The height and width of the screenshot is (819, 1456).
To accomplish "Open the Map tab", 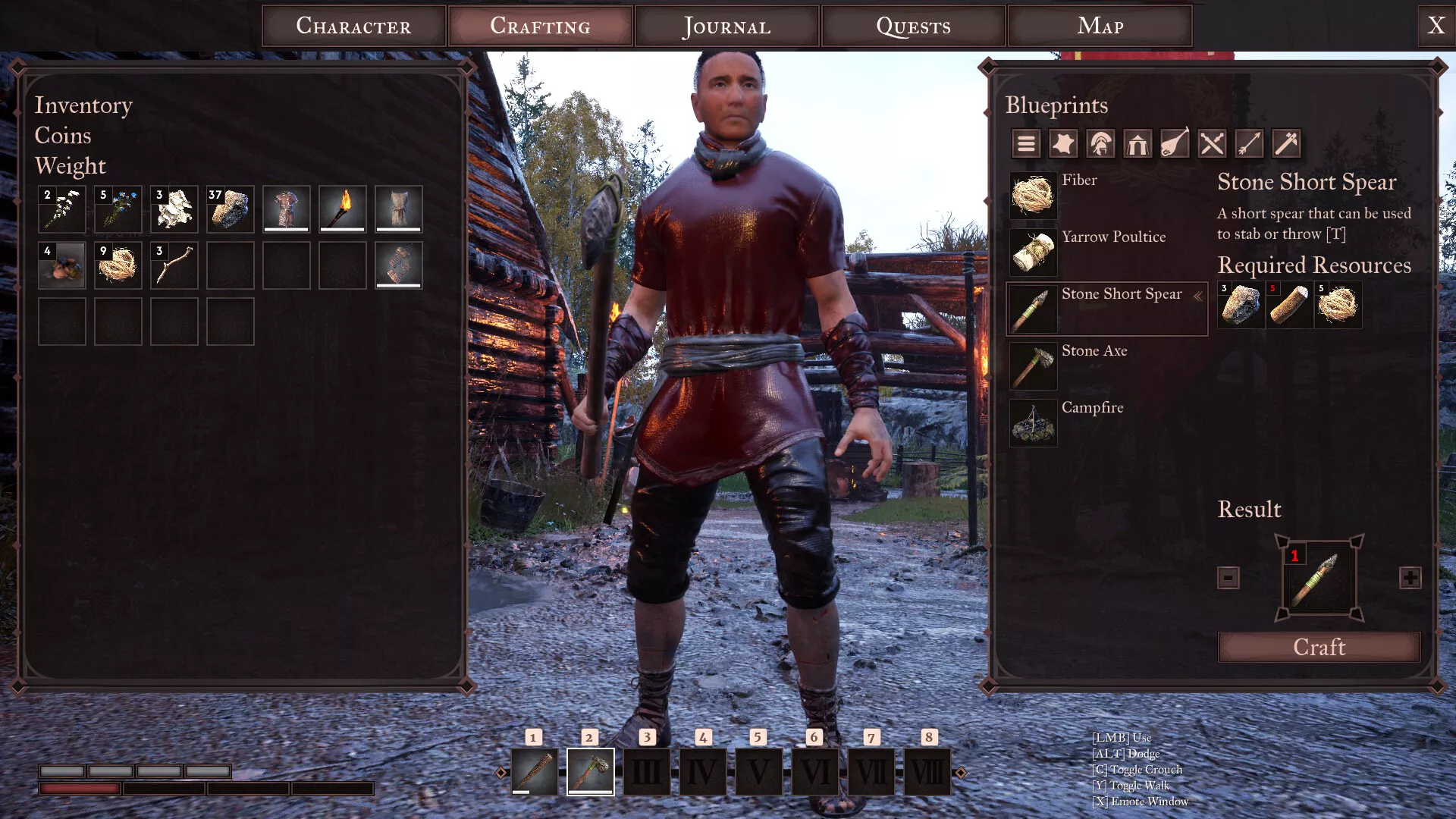I will [1100, 26].
